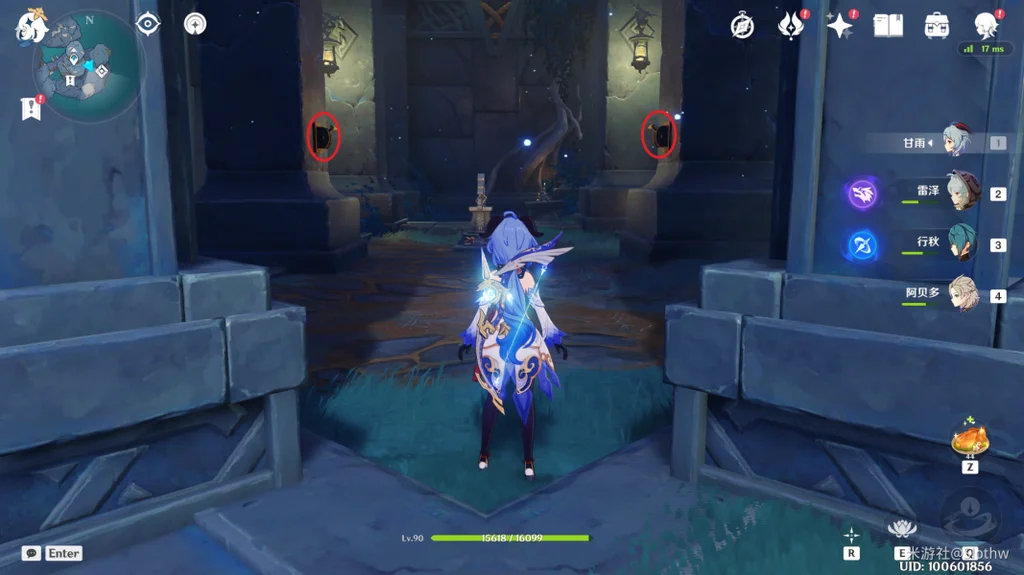Image resolution: width=1024 pixels, height=575 pixels.
Task: Toggle the eye-shaped view icon
Action: (x=148, y=24)
